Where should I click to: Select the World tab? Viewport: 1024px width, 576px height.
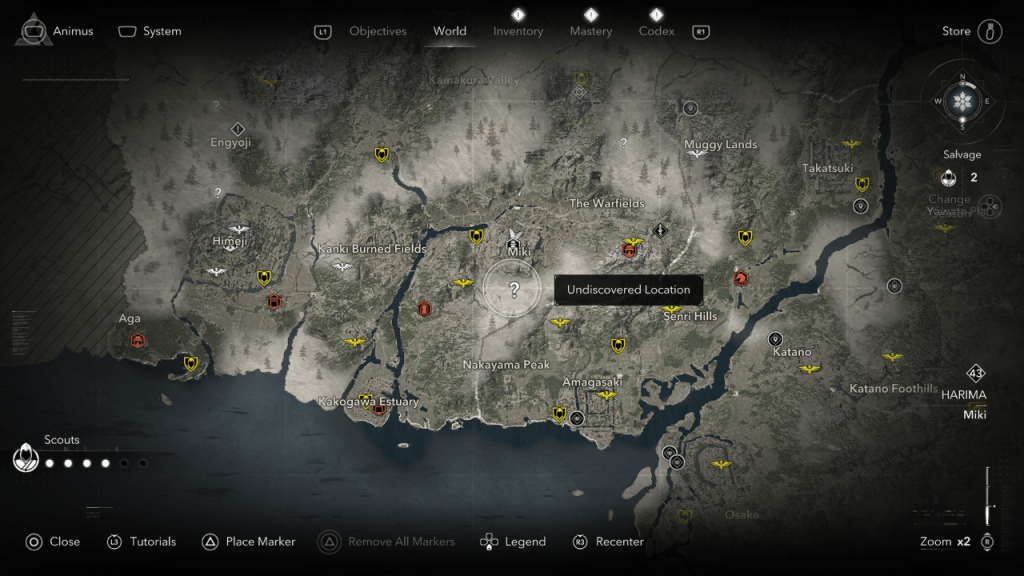coord(450,31)
